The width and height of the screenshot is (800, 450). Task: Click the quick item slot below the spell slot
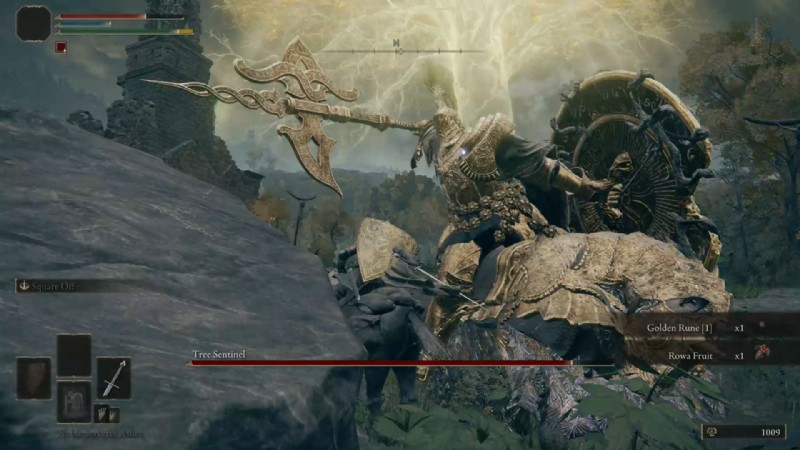pos(73,400)
